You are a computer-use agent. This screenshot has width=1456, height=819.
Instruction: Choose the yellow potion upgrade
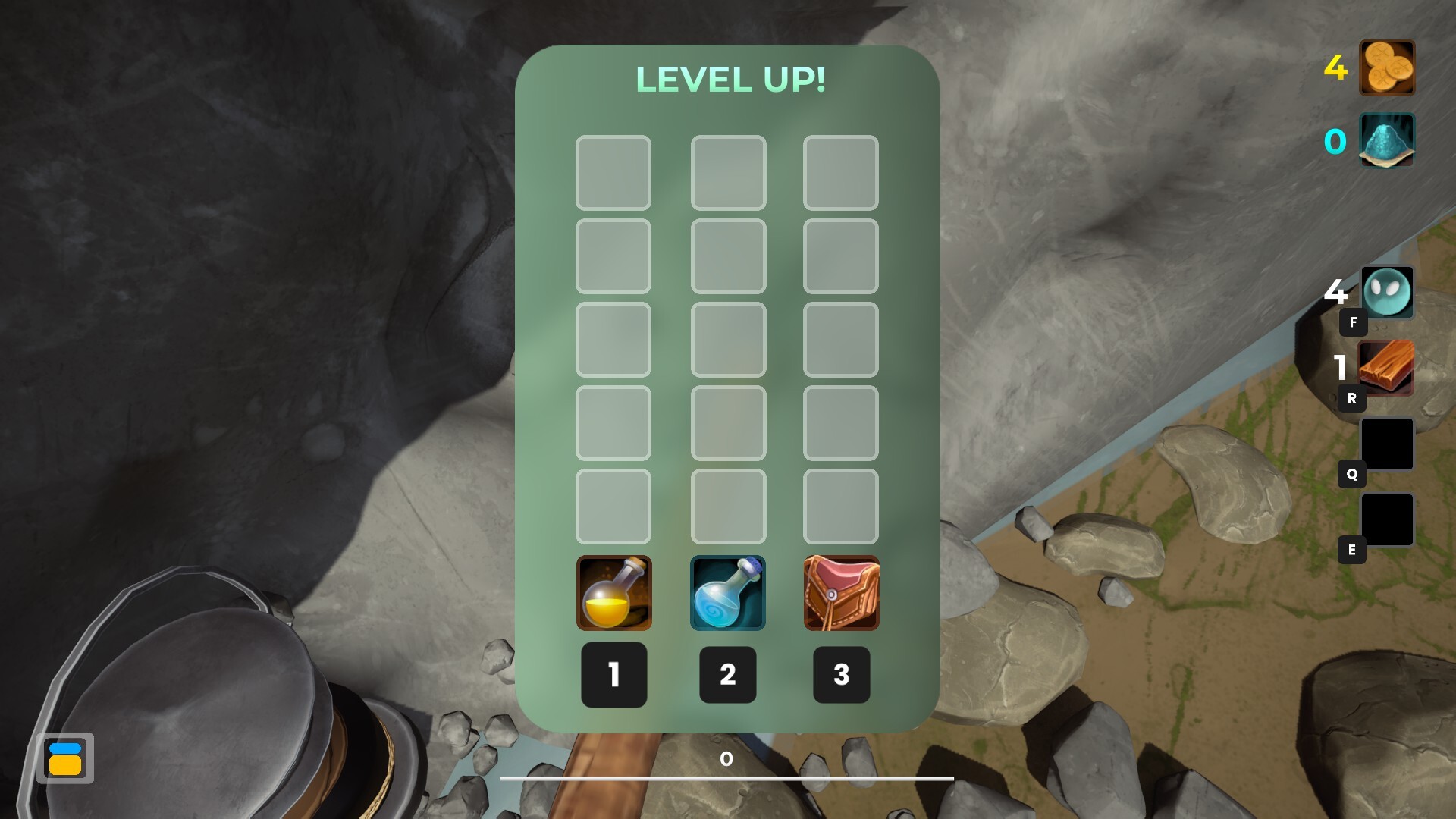pos(613,593)
